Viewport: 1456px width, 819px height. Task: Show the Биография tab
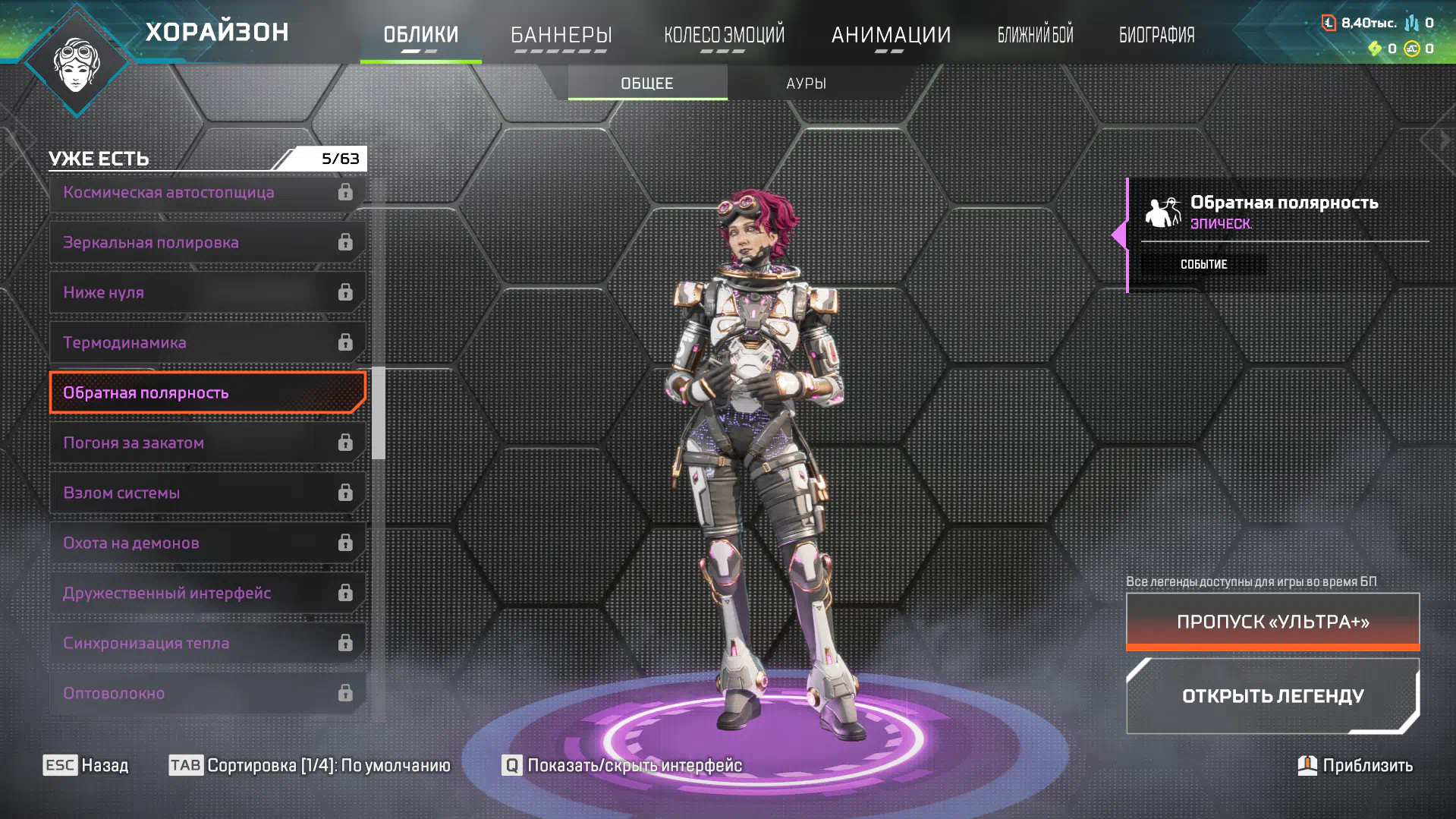(1156, 35)
